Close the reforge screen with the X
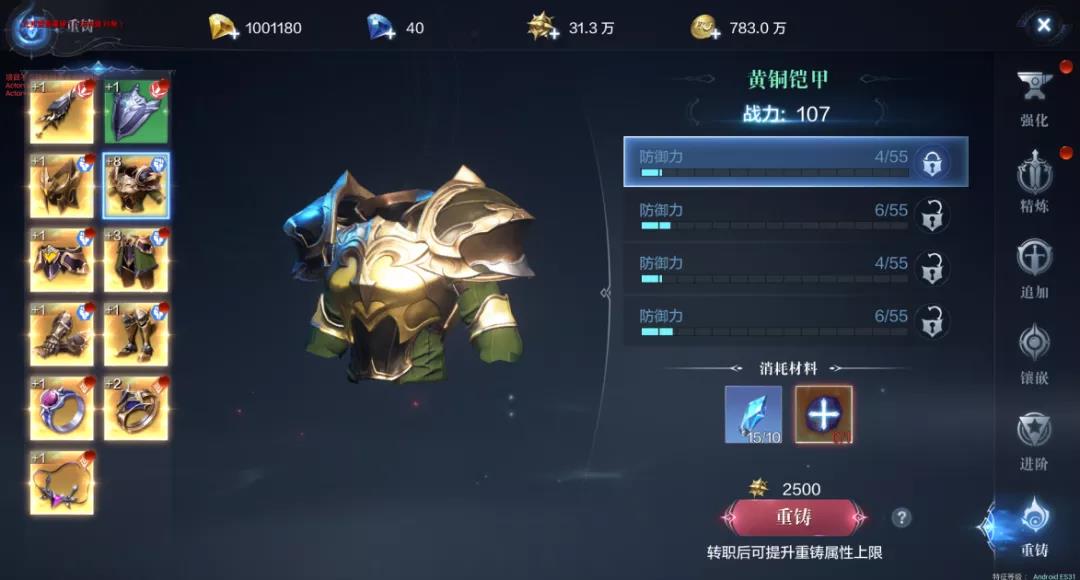1080x580 pixels. pyautogui.click(x=1043, y=25)
